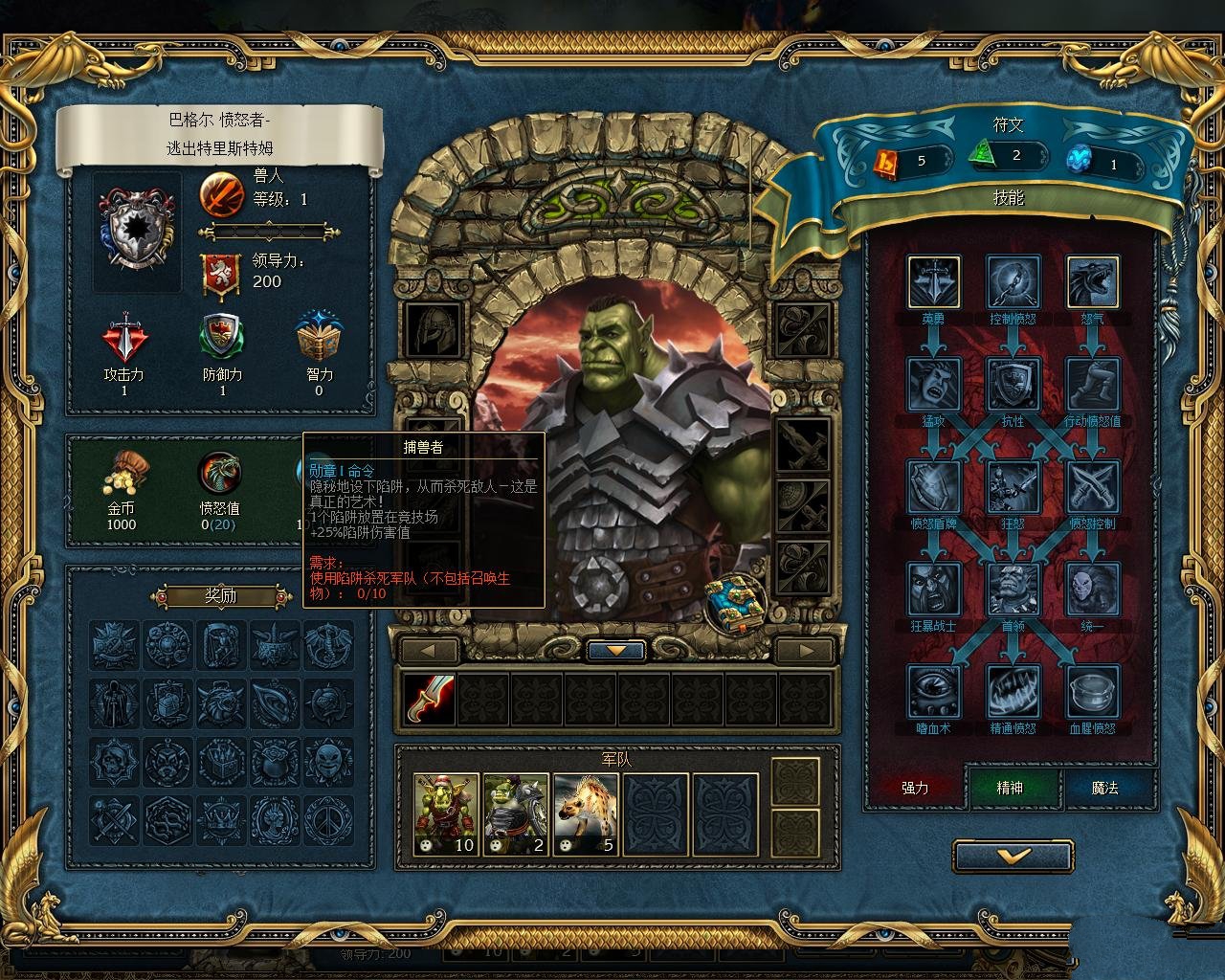Click the 精通愤怒 fanged-jaw skill
1225x980 pixels.
tap(1013, 691)
